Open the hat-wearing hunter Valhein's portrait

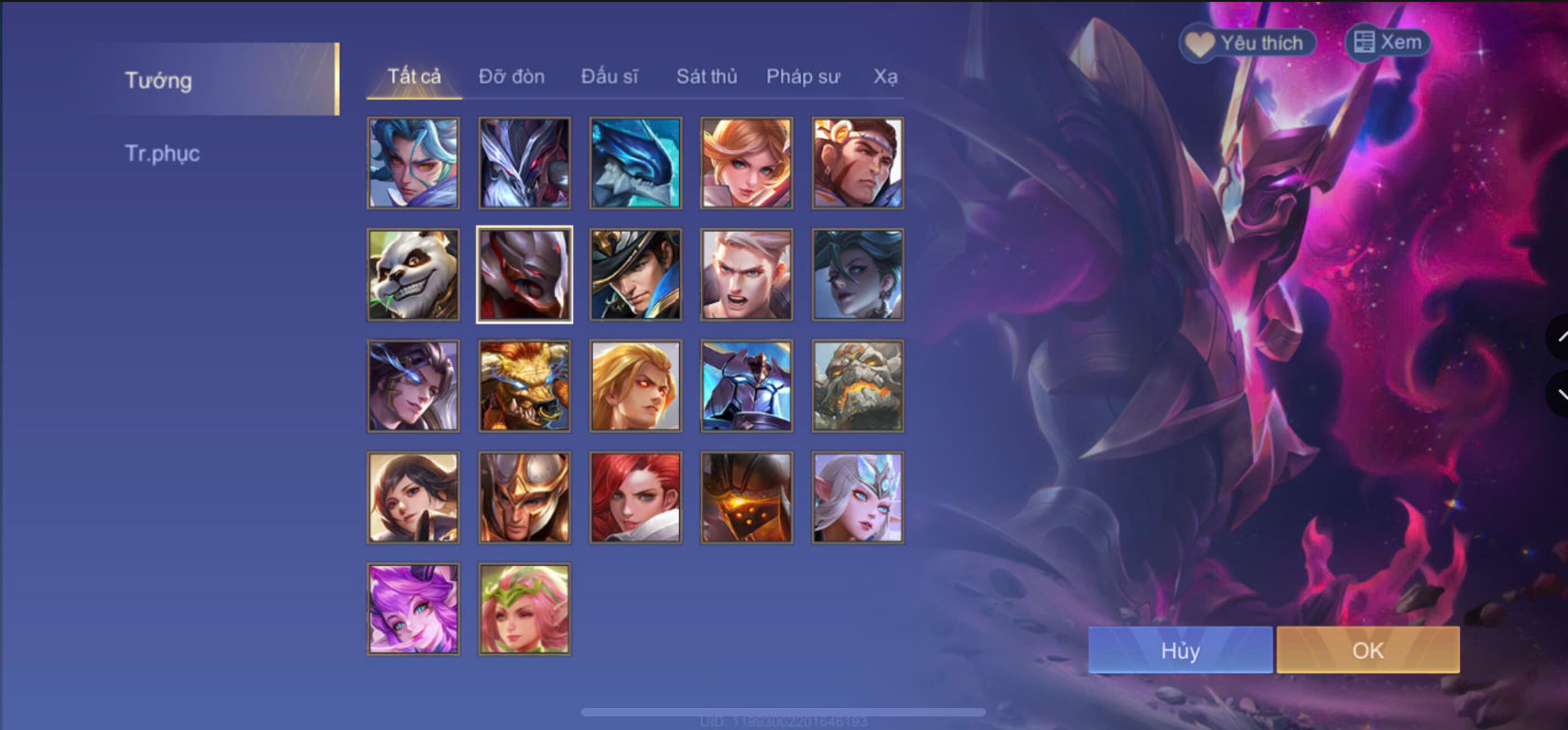tap(635, 274)
